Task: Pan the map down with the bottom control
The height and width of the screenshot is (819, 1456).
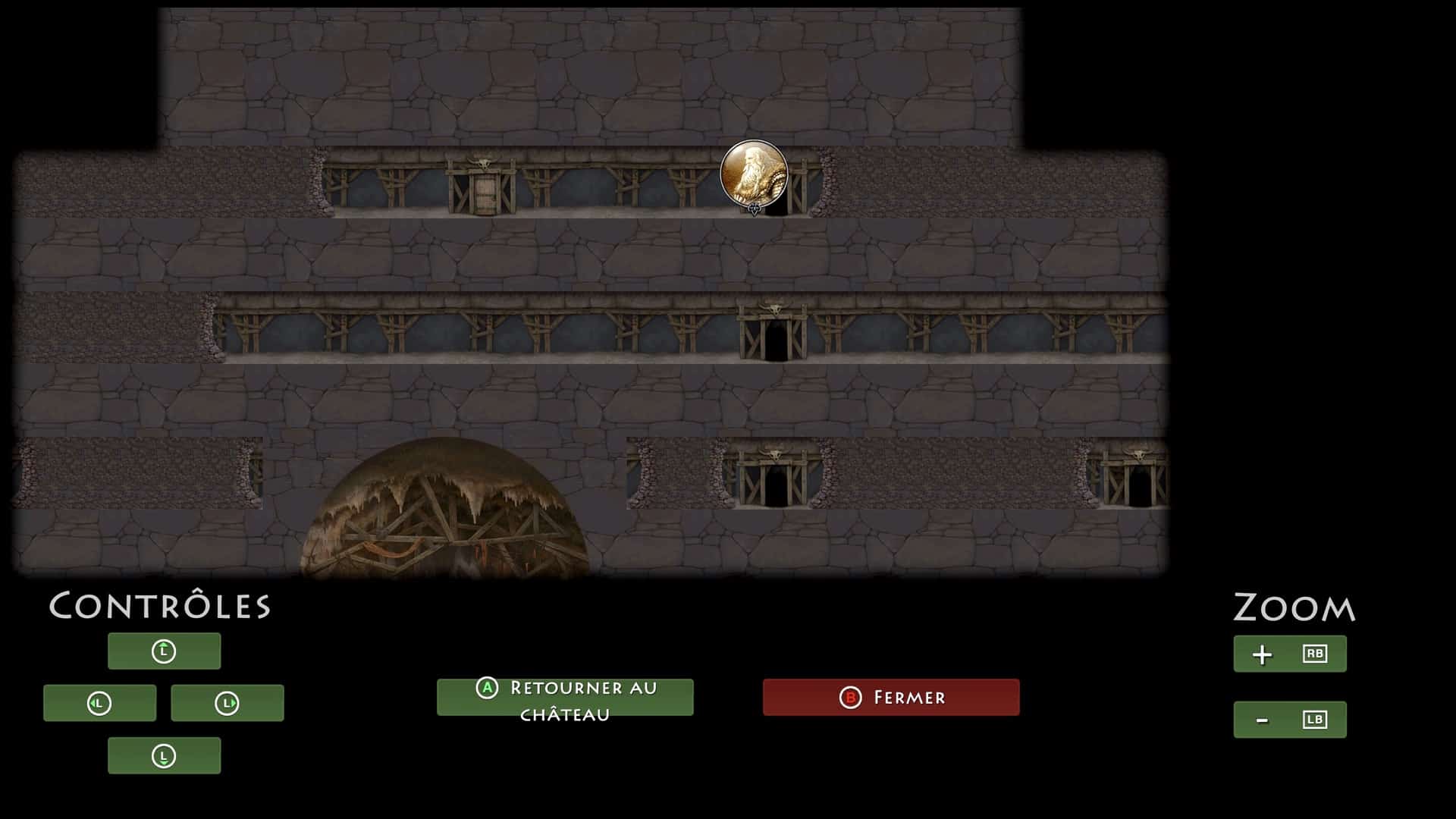Action: point(164,755)
